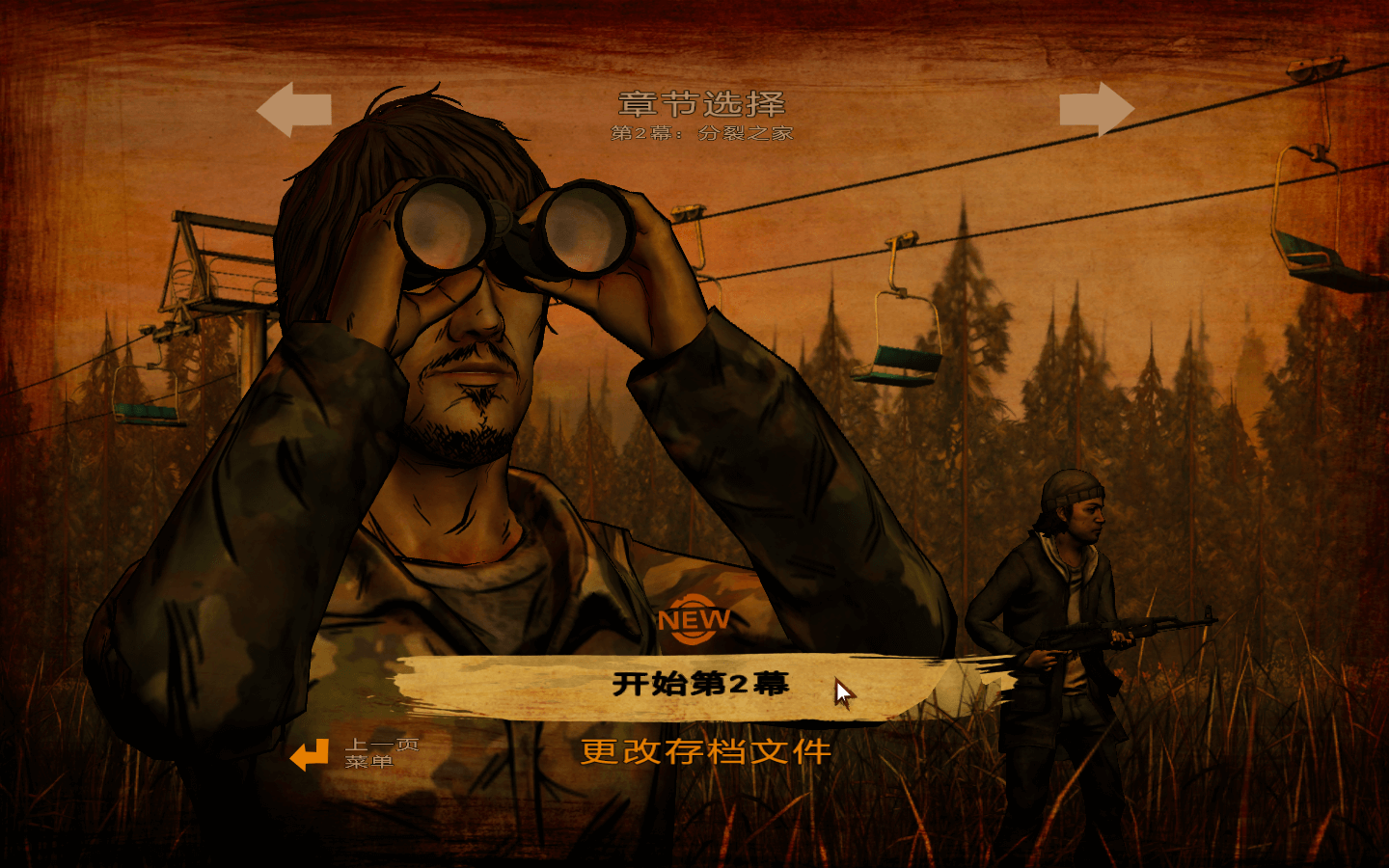The height and width of the screenshot is (868, 1389).
Task: Start chapter with 开始第2幕 button
Action: (x=700, y=684)
